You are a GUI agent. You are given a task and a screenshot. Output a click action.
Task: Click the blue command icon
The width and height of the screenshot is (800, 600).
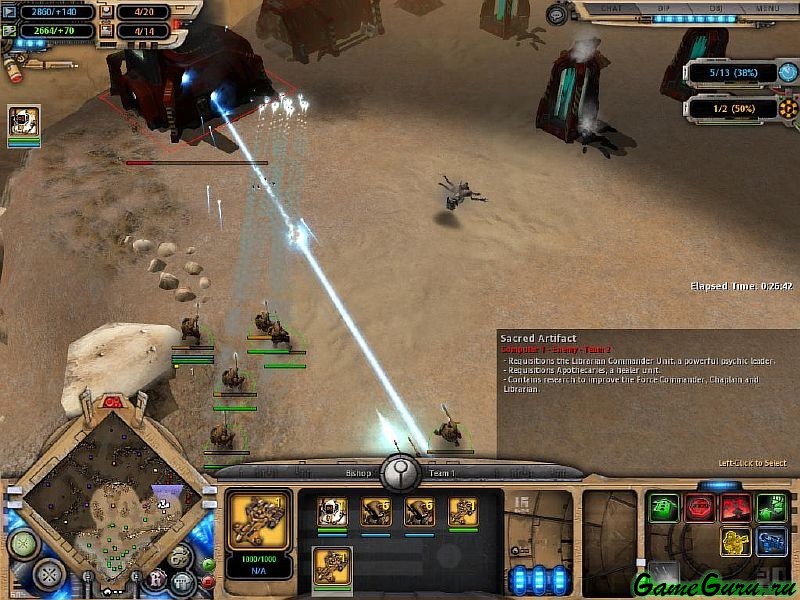click(x=770, y=542)
